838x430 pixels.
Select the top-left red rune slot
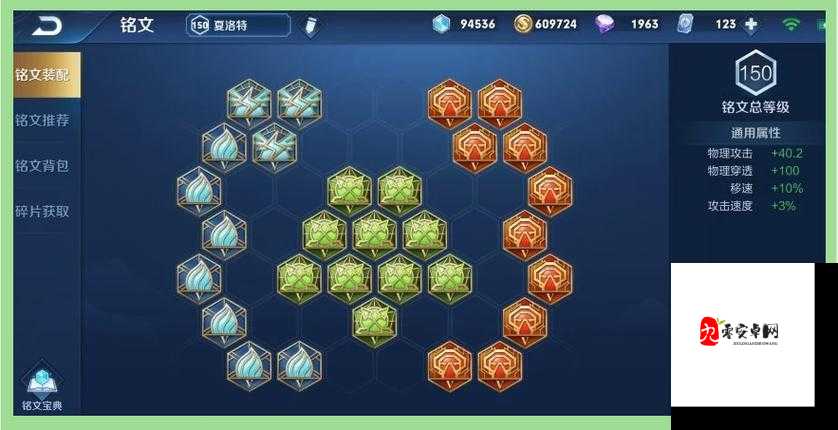pos(449,101)
